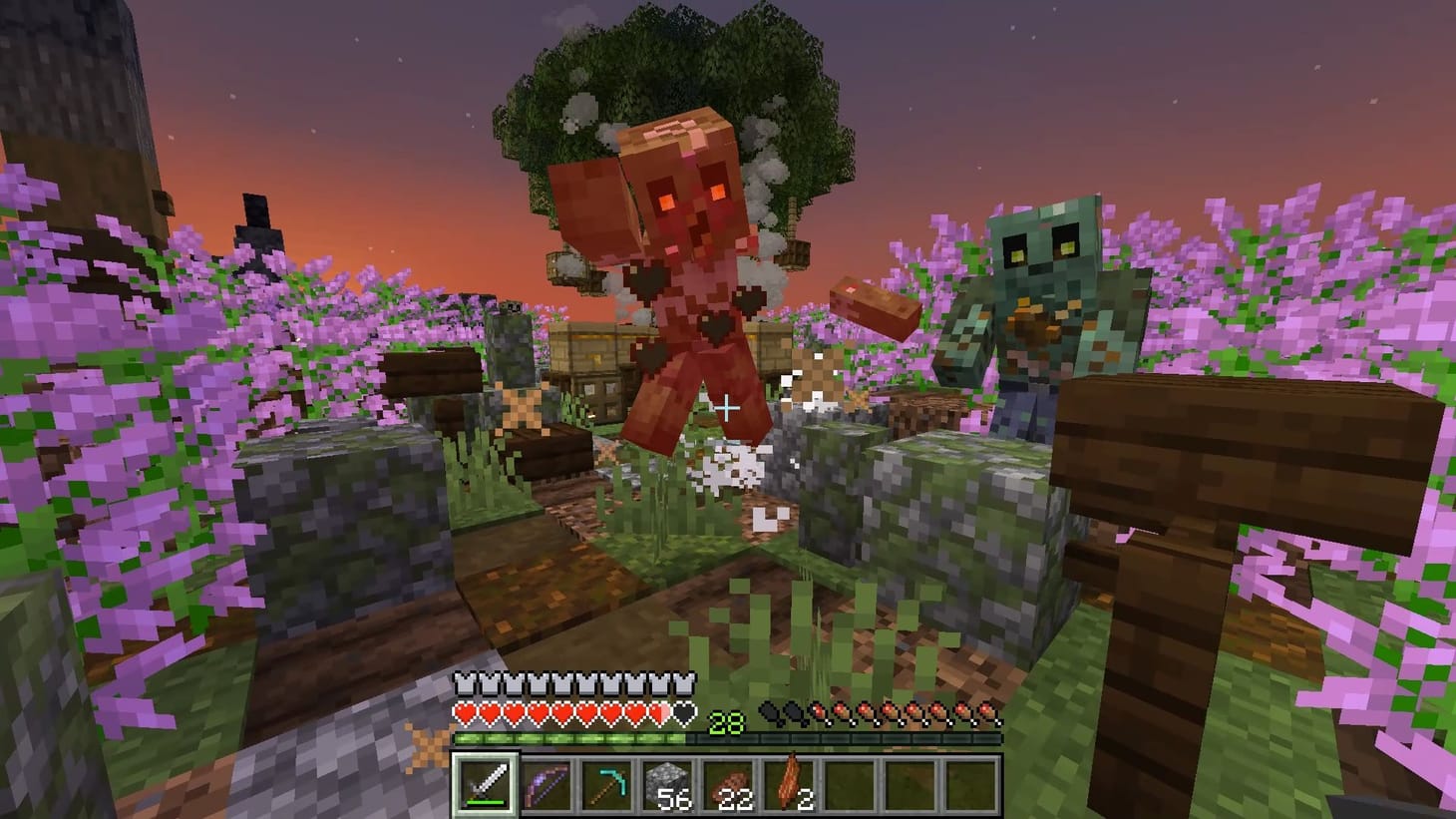Click the last armor icon on the right
This screenshot has width=1456, height=819.
(684, 683)
